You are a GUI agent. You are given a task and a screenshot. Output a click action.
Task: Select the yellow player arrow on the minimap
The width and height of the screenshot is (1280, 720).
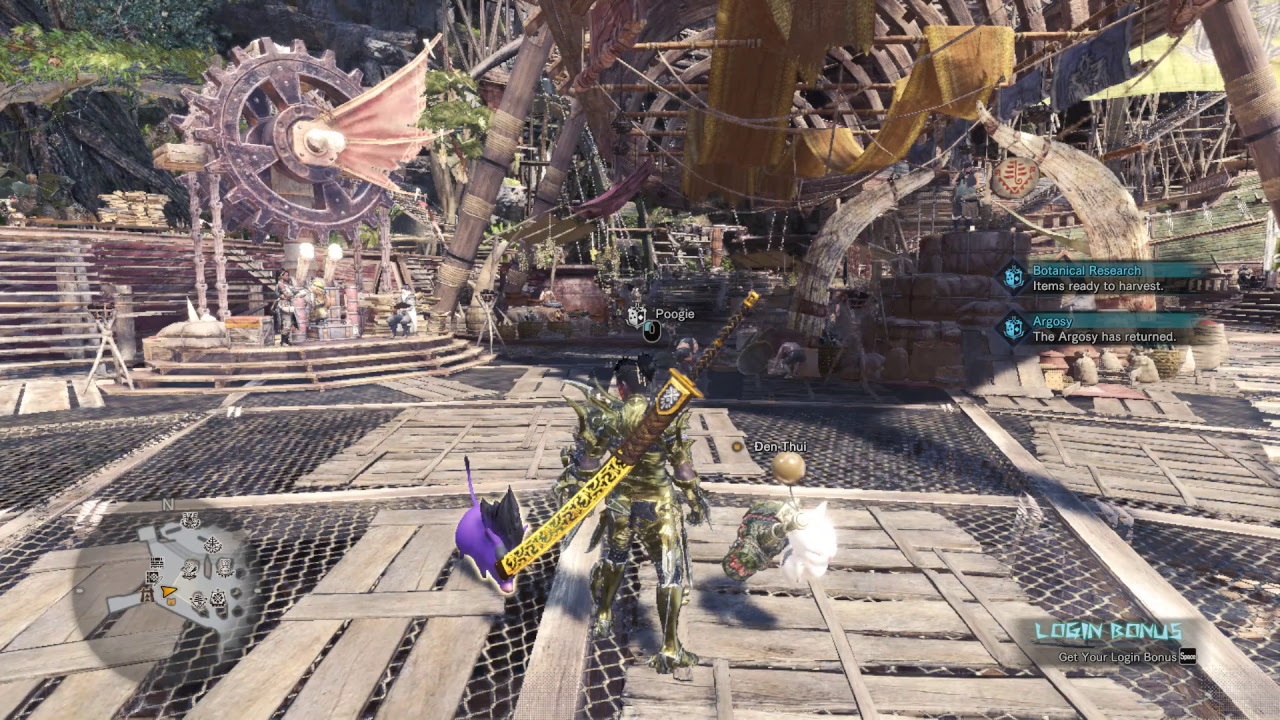169,590
